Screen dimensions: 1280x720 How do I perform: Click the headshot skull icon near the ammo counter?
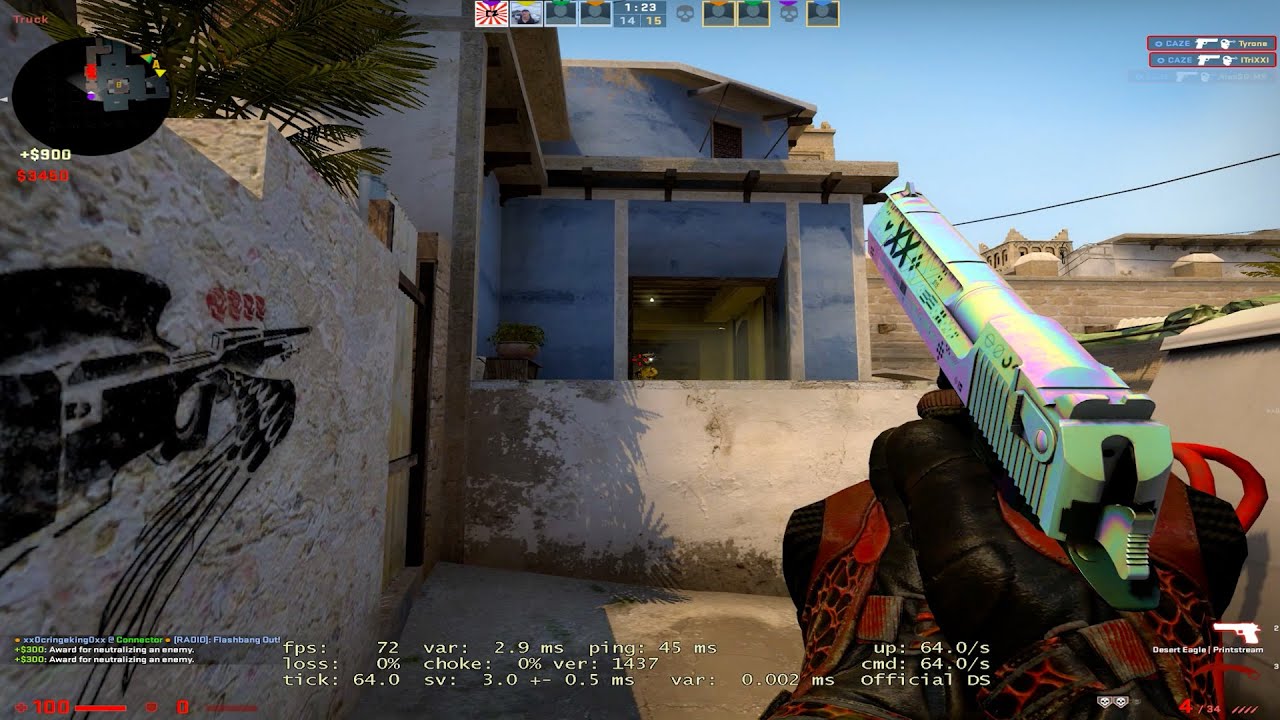coord(1105,701)
